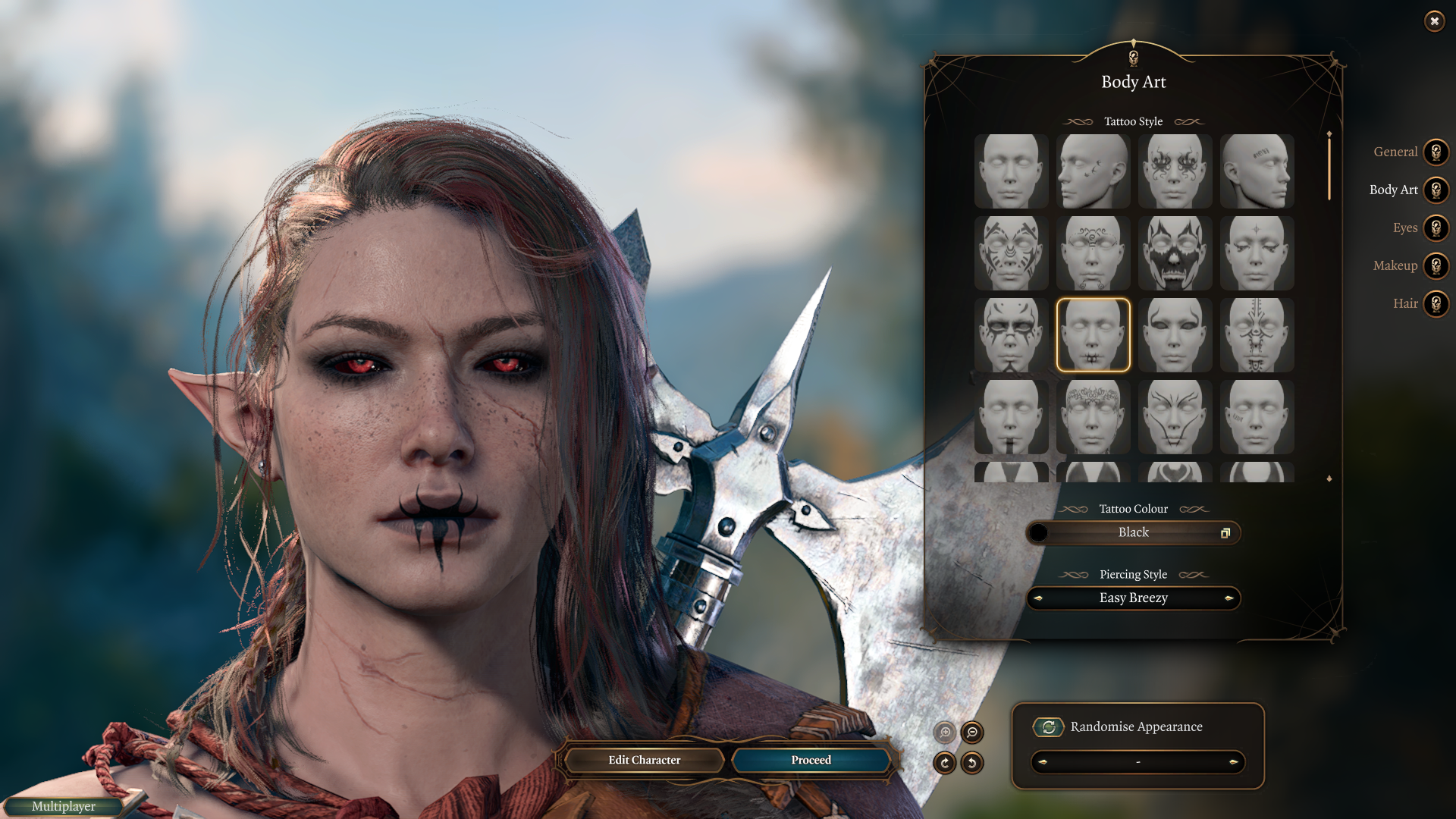Select previous Piercing Style option
The height and width of the screenshot is (819, 1456).
click(x=1038, y=598)
